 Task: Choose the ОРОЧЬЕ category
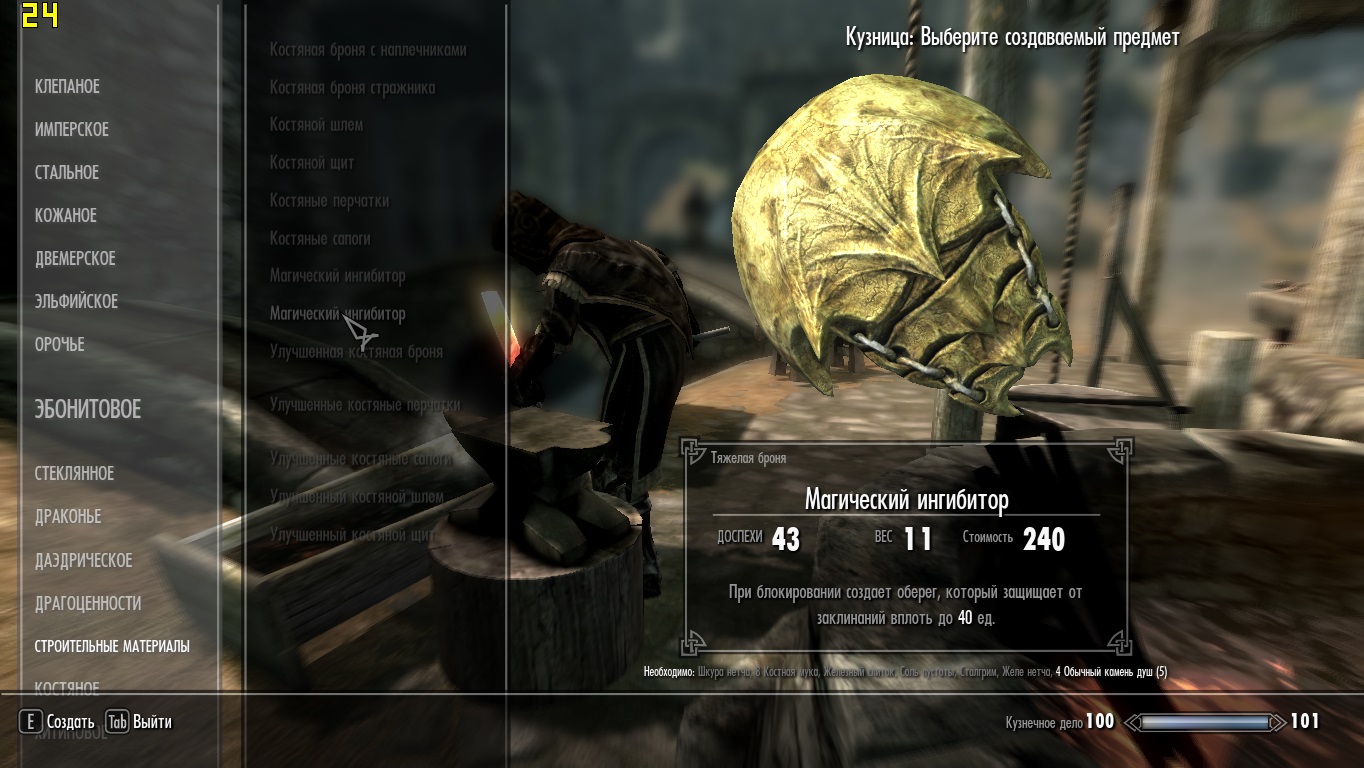pos(59,345)
